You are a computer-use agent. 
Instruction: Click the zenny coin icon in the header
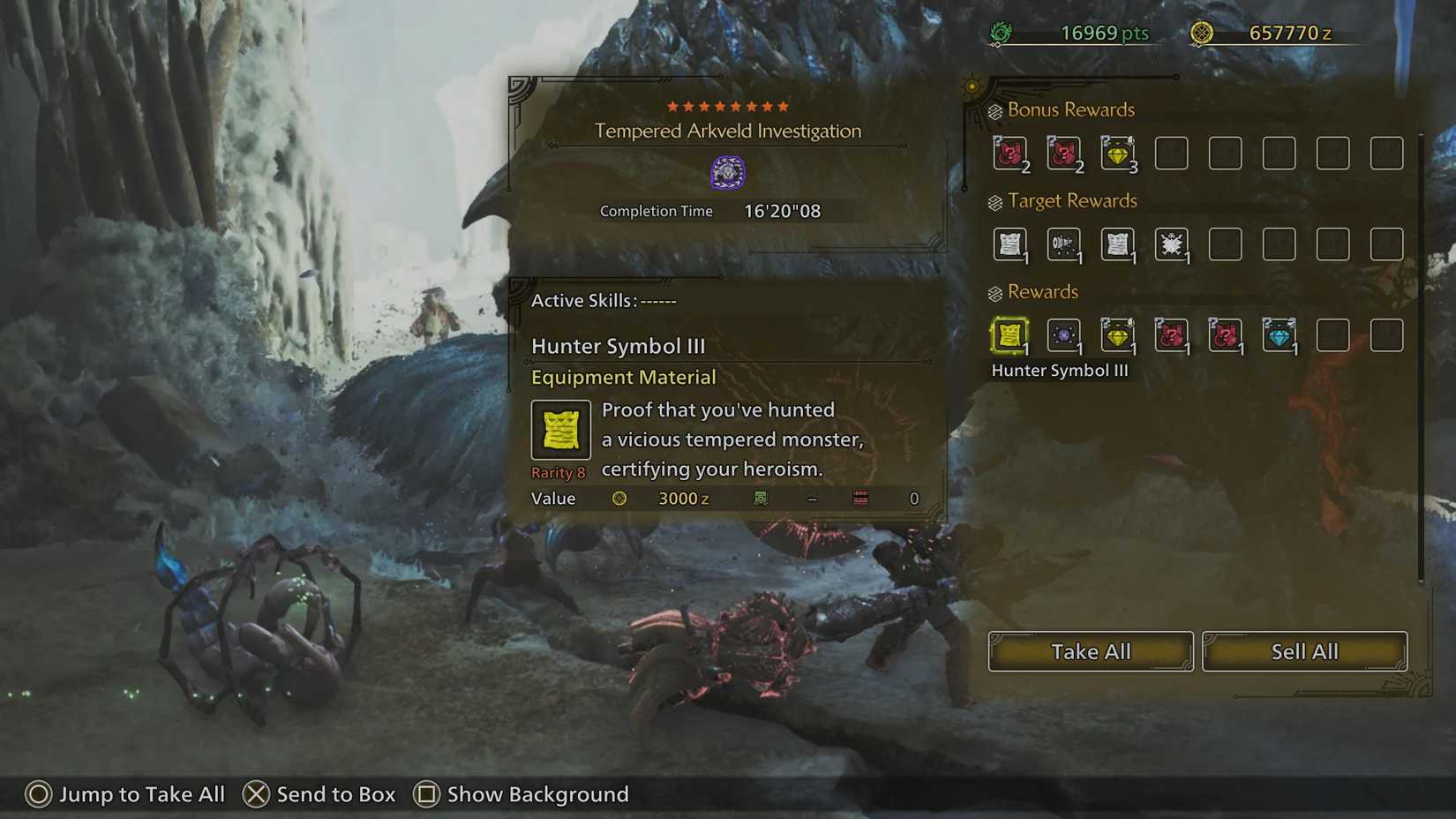click(x=1201, y=33)
